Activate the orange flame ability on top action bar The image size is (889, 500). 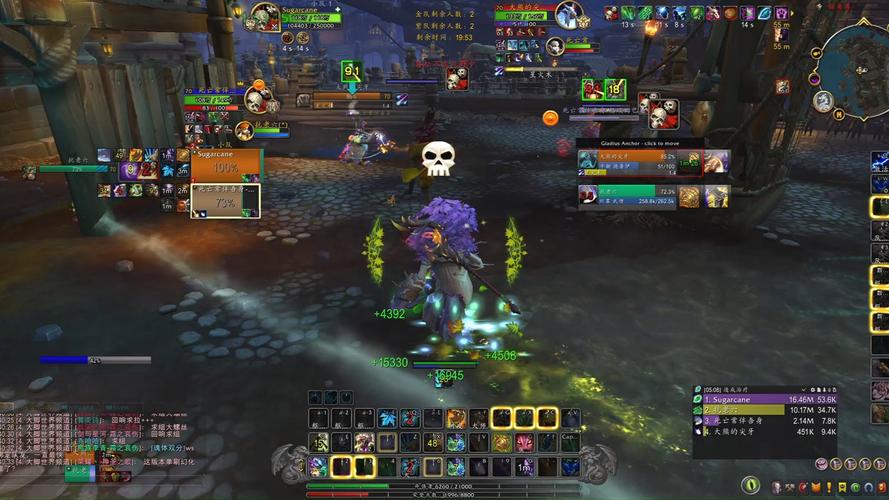tap(455, 418)
